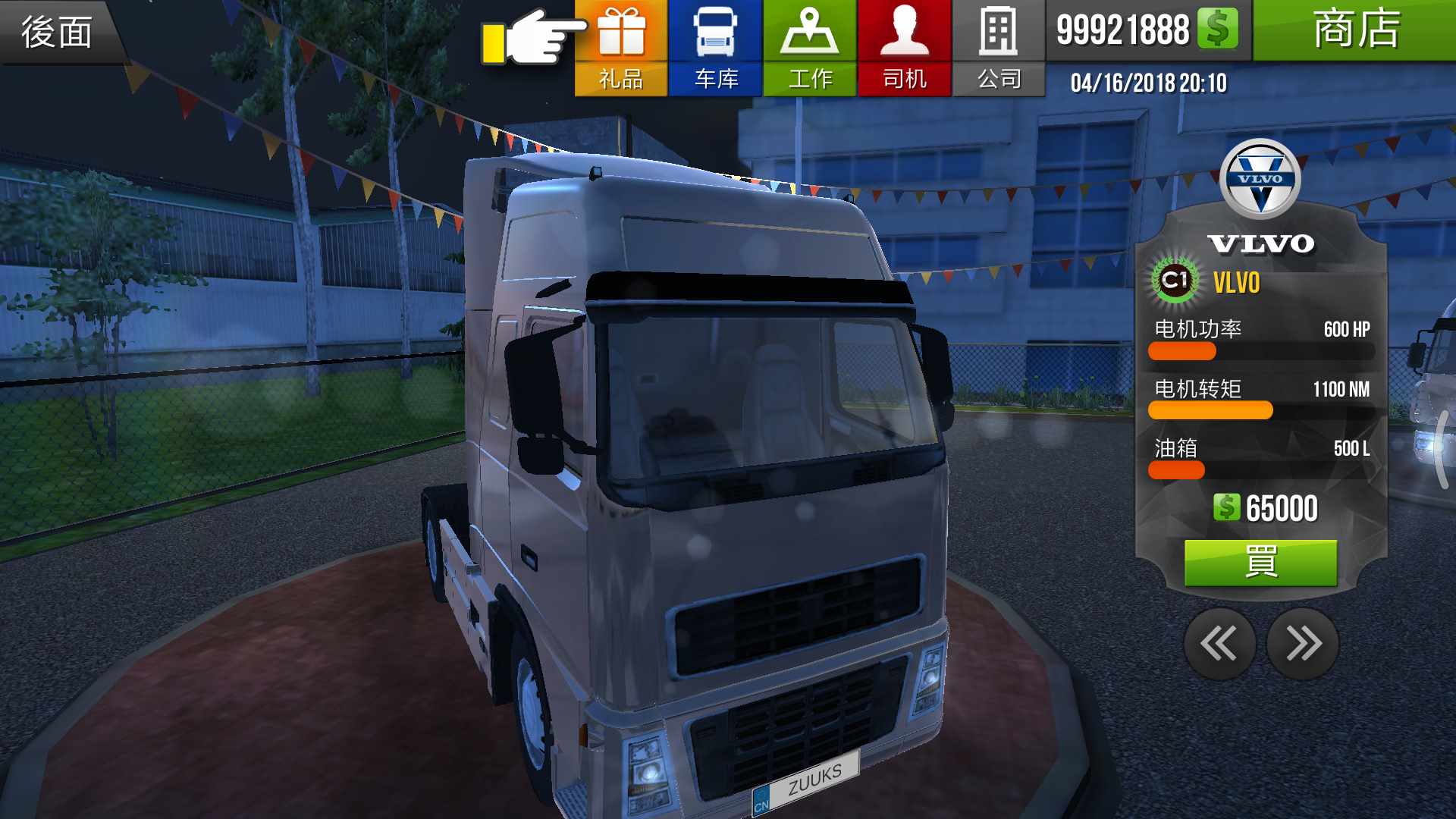Click the green dollar money icon
1456x819 pixels.
1217,29
